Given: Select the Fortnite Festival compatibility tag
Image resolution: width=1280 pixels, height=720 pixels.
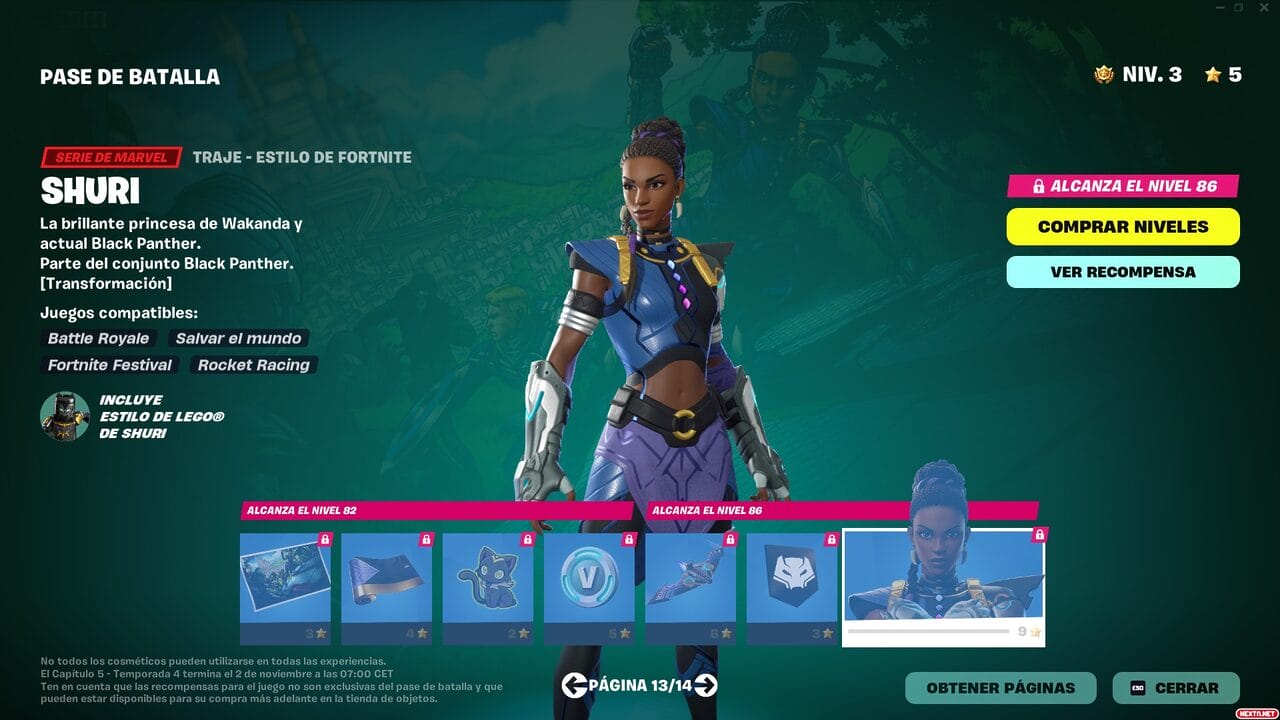Looking at the screenshot, I should point(109,365).
